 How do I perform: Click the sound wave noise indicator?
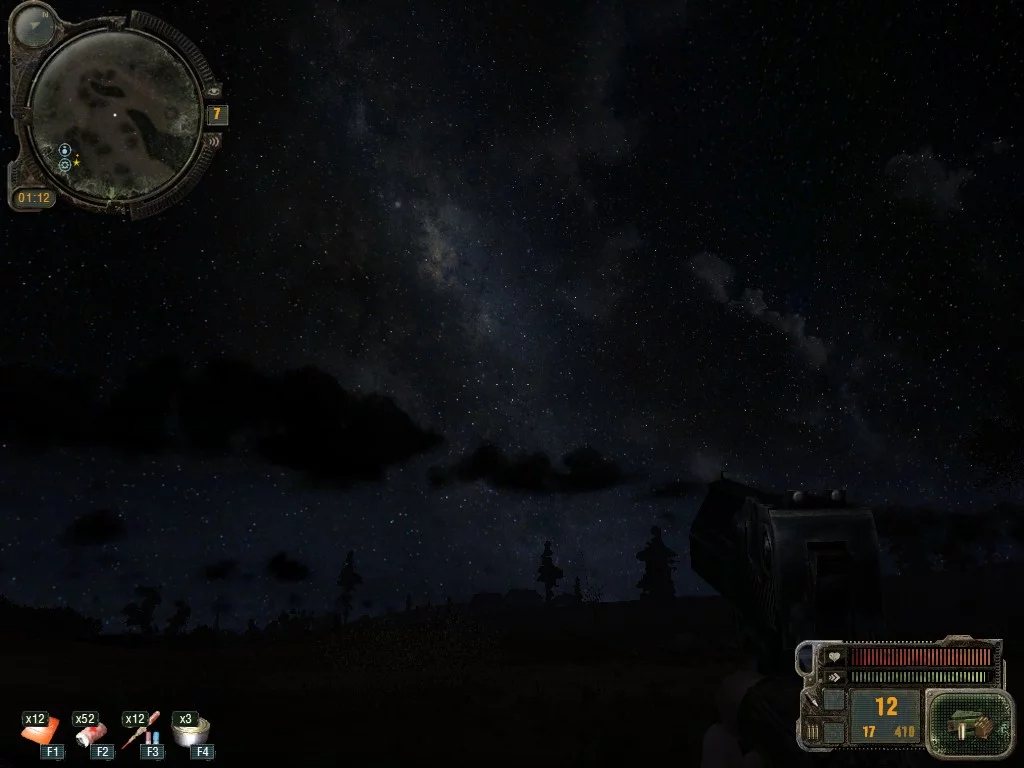(212, 141)
